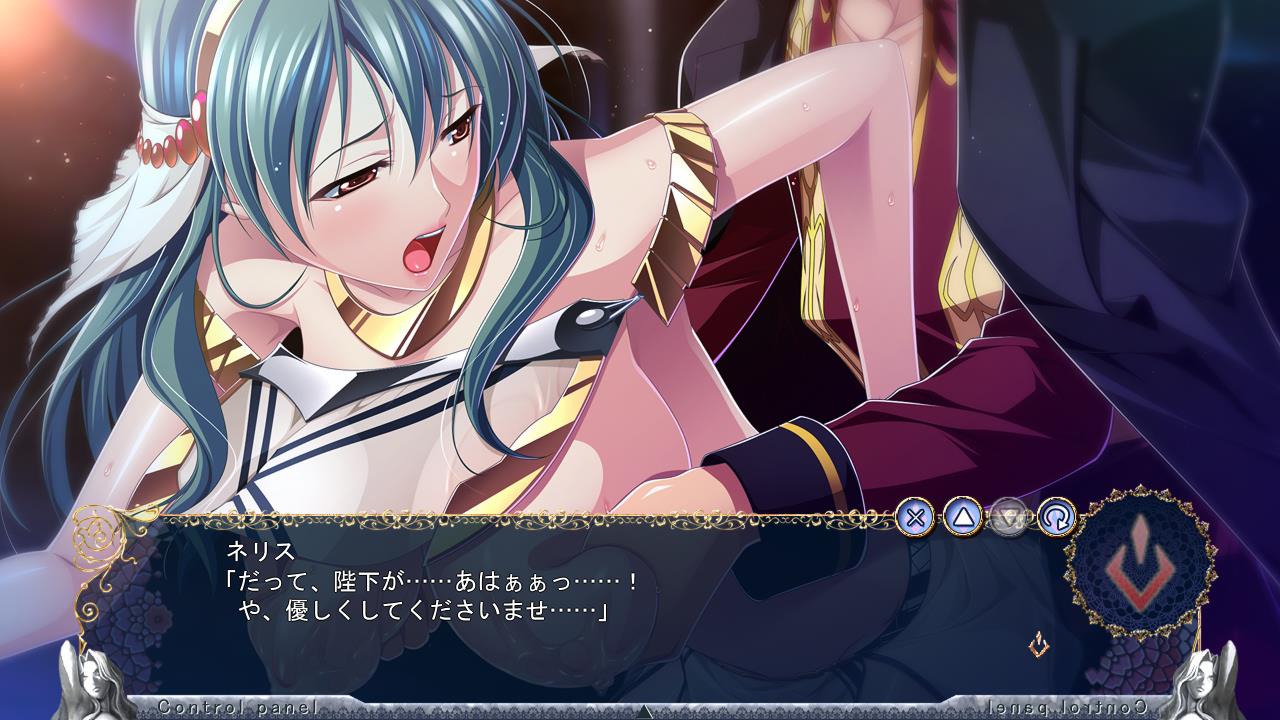
Task: Expand the small triangle on the bottom bar
Action: pyautogui.click(x=645, y=711)
